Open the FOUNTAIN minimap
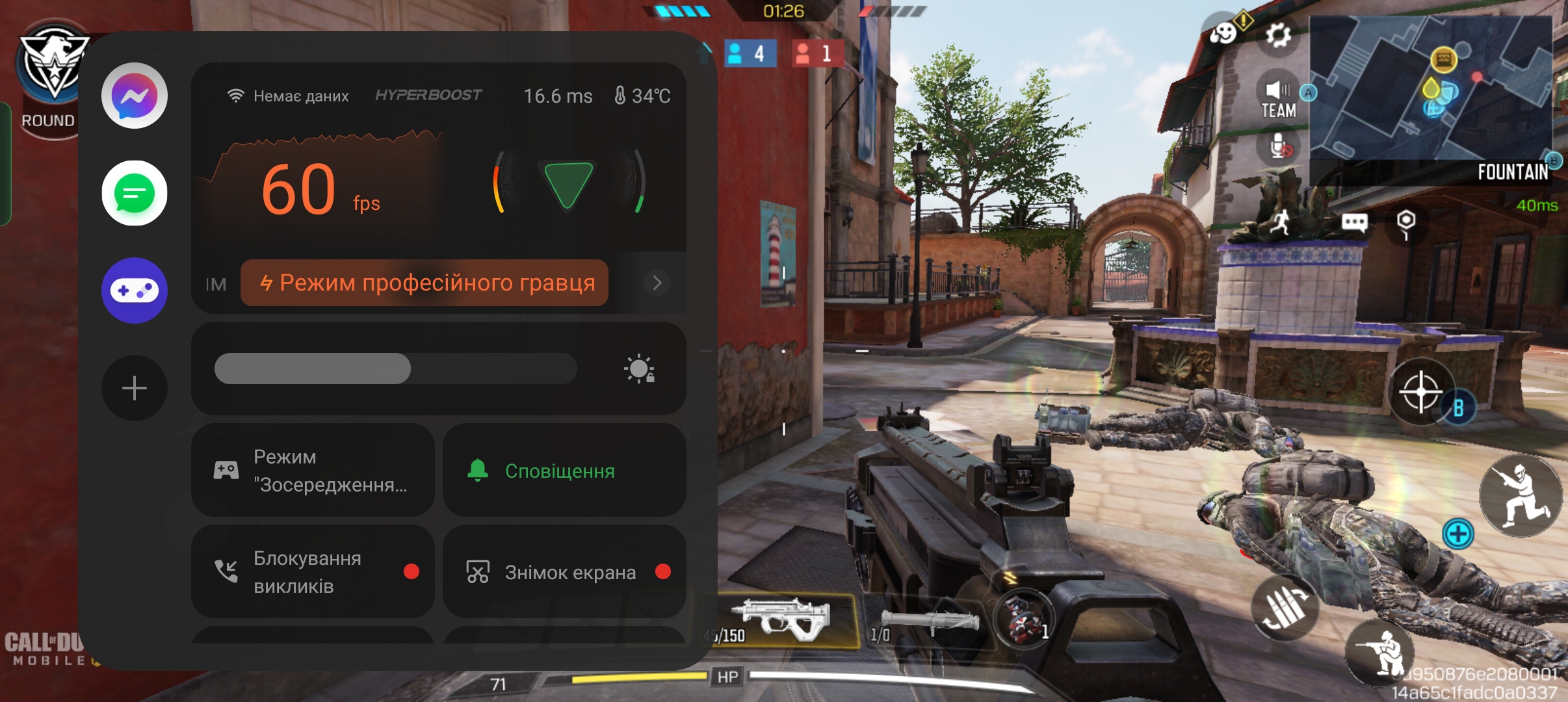 click(1430, 91)
